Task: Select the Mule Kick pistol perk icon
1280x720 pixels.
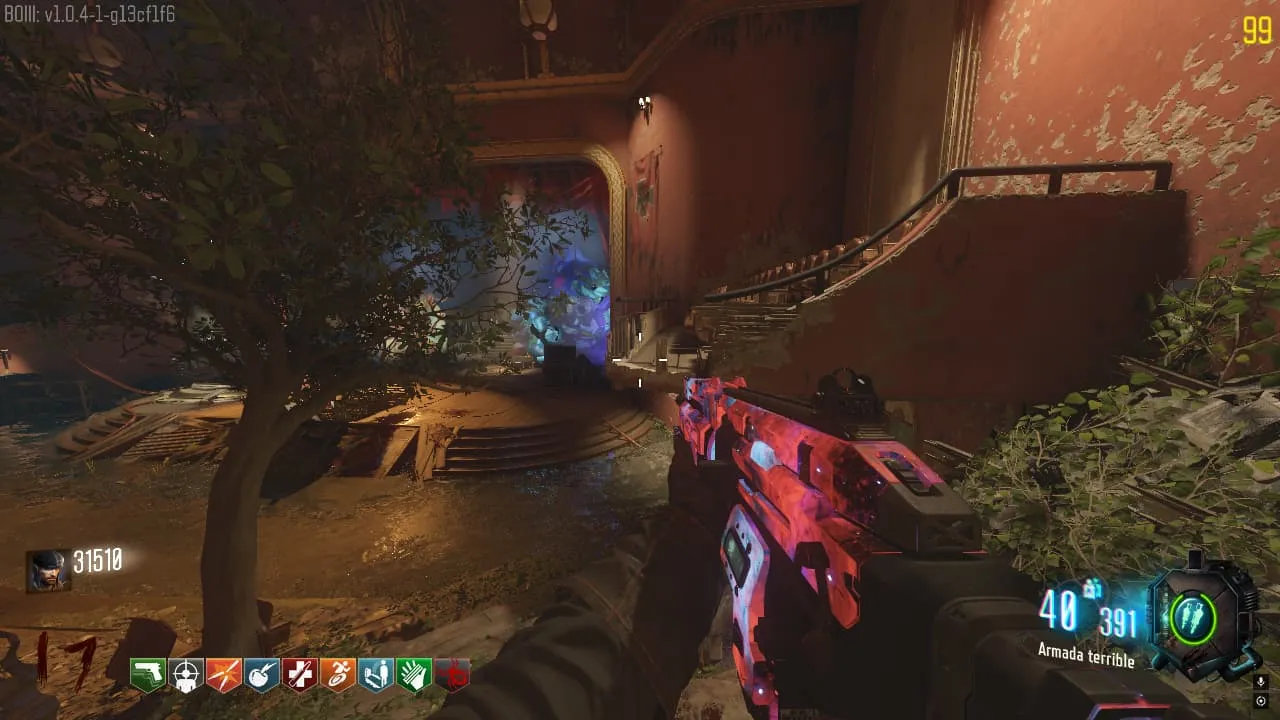Action: coord(148,676)
